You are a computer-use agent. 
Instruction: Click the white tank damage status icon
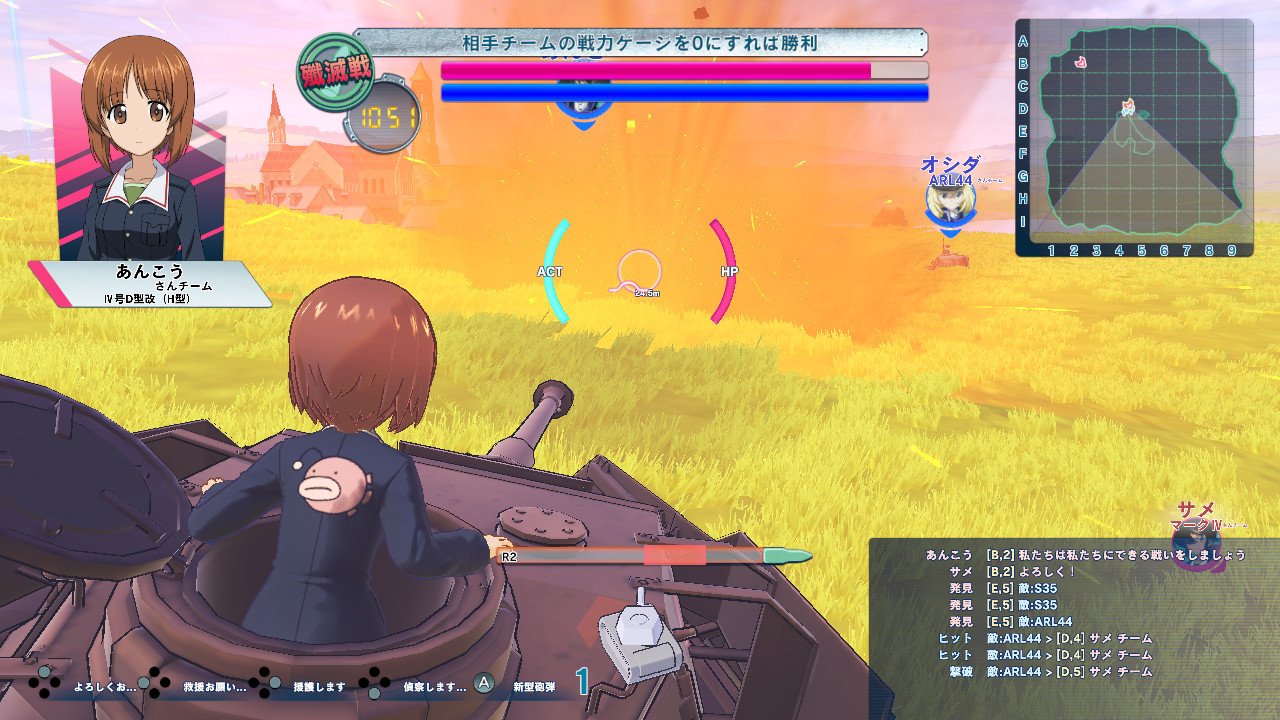tap(639, 642)
